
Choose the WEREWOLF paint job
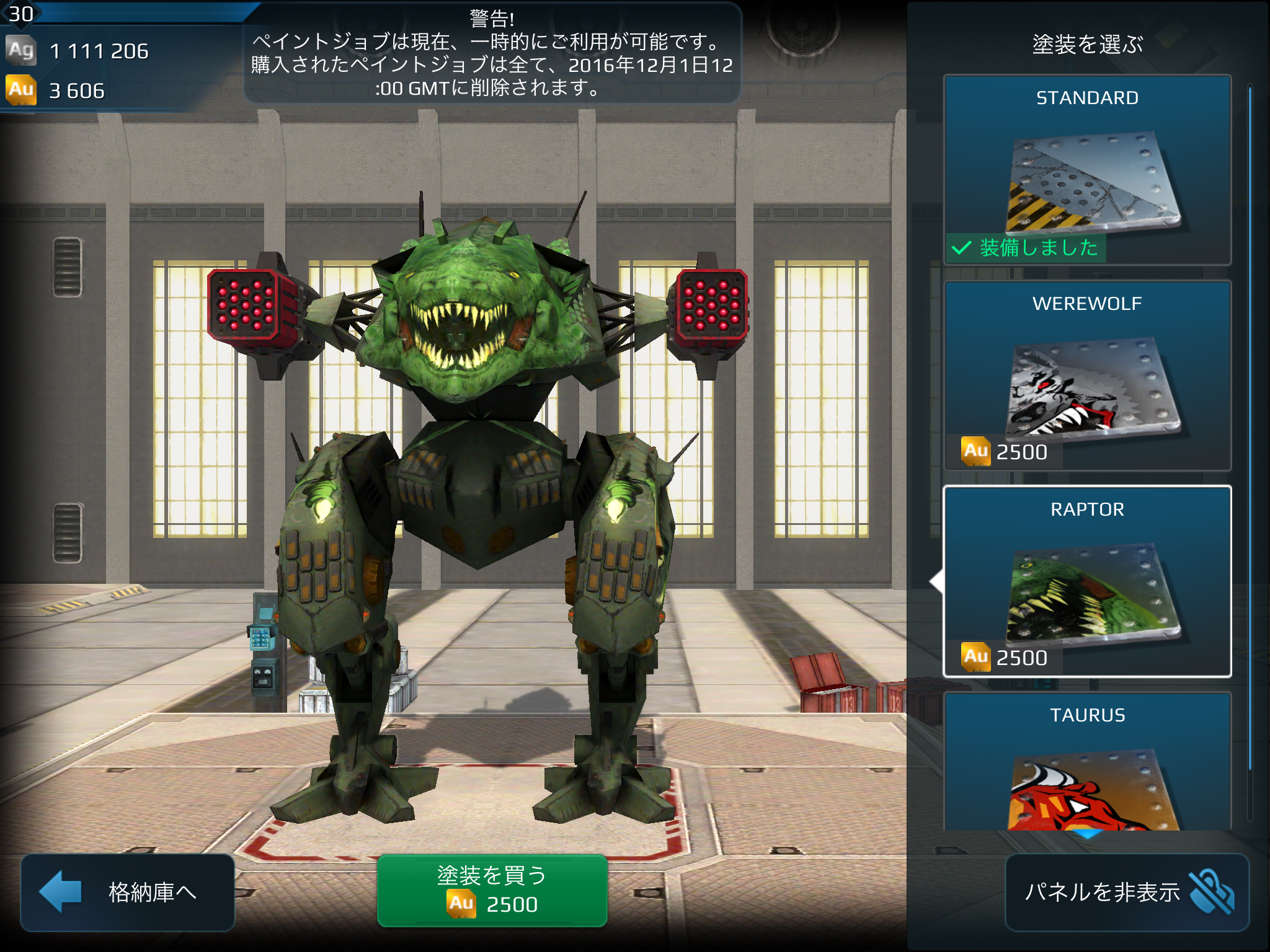point(1087,376)
